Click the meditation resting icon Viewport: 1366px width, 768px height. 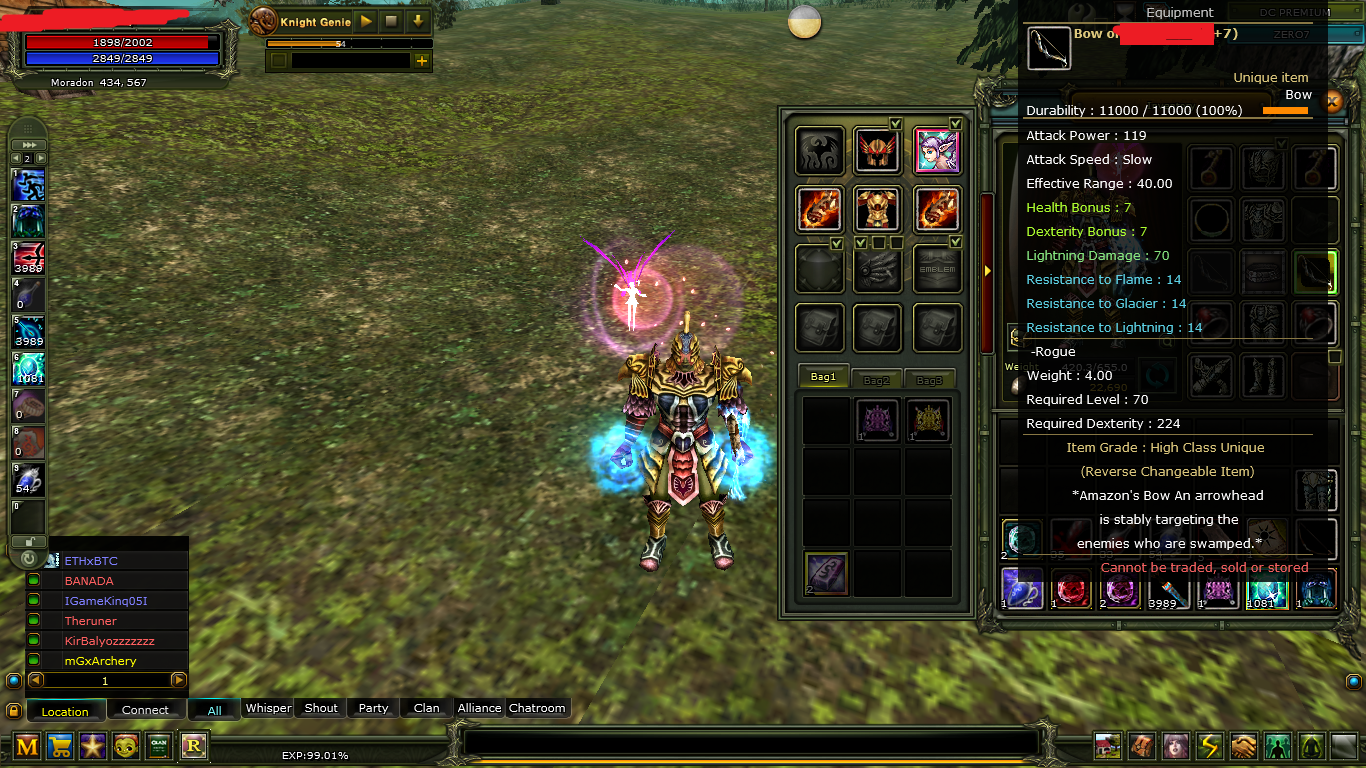1313,746
